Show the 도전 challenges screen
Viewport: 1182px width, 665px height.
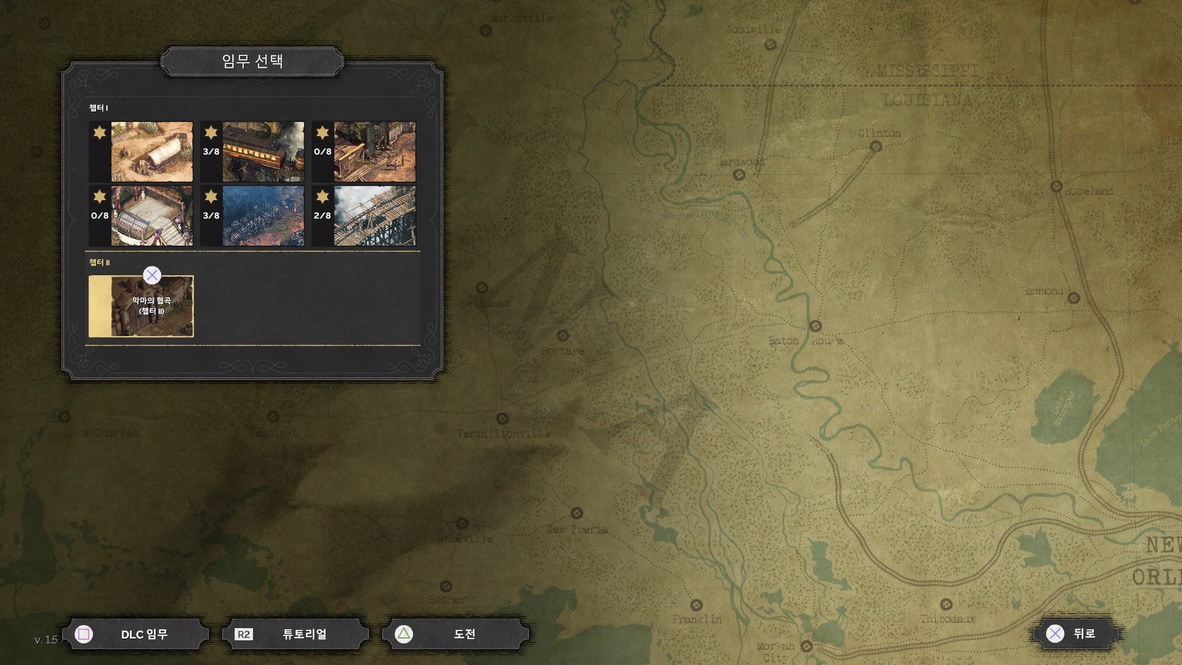(x=455, y=634)
